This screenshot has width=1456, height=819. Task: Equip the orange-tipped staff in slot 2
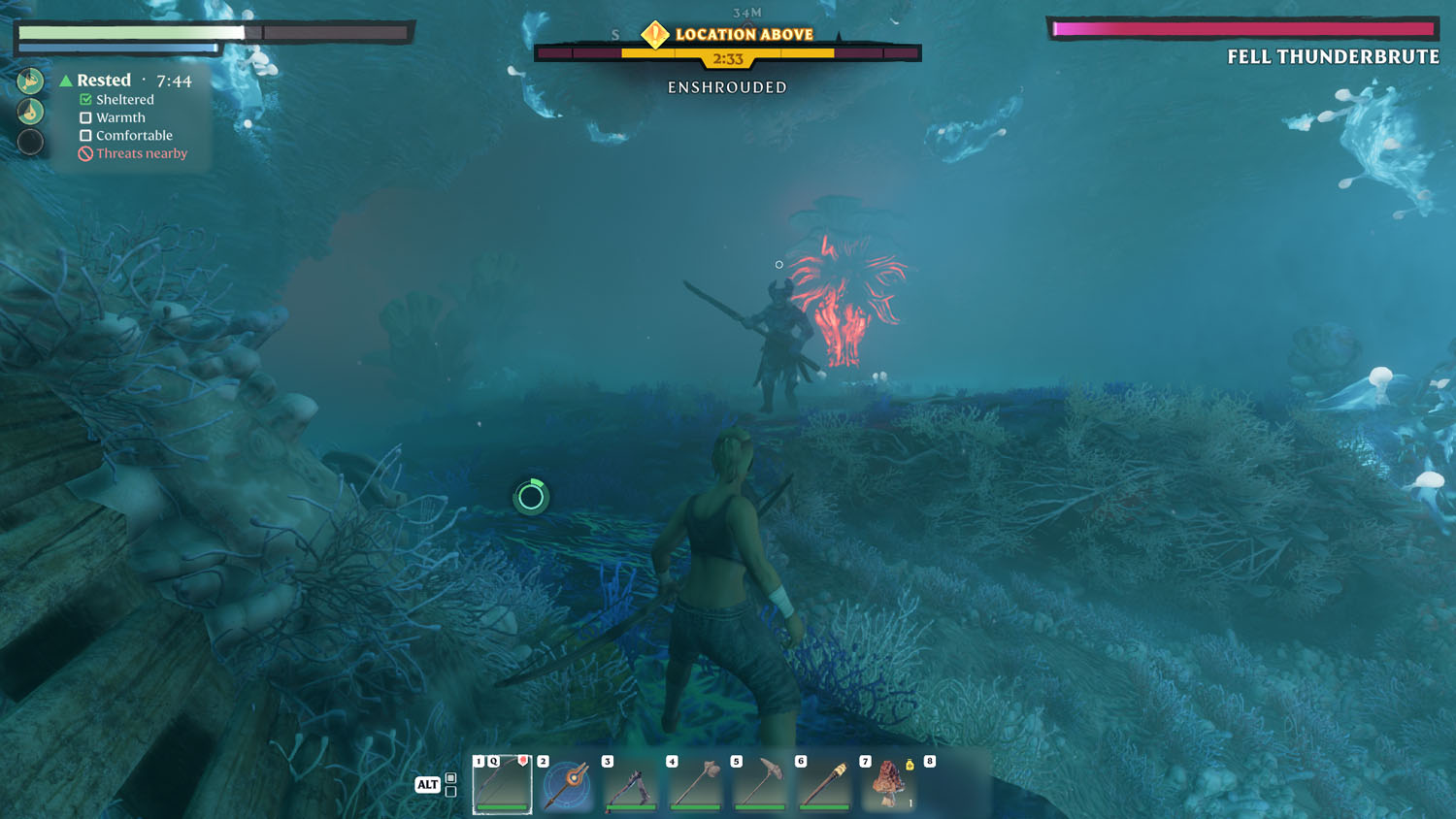point(567,784)
